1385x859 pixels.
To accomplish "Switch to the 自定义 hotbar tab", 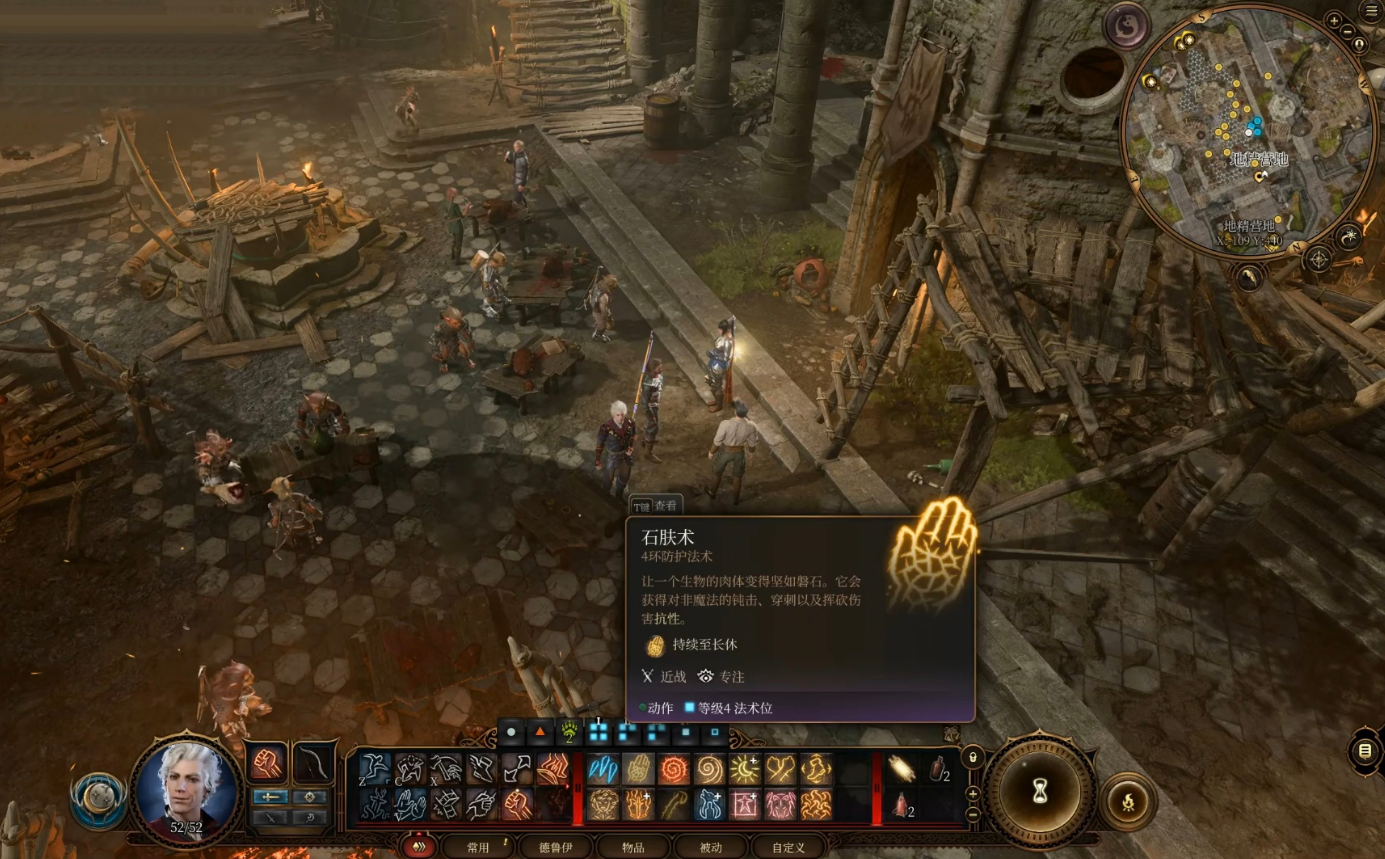I will [x=788, y=847].
